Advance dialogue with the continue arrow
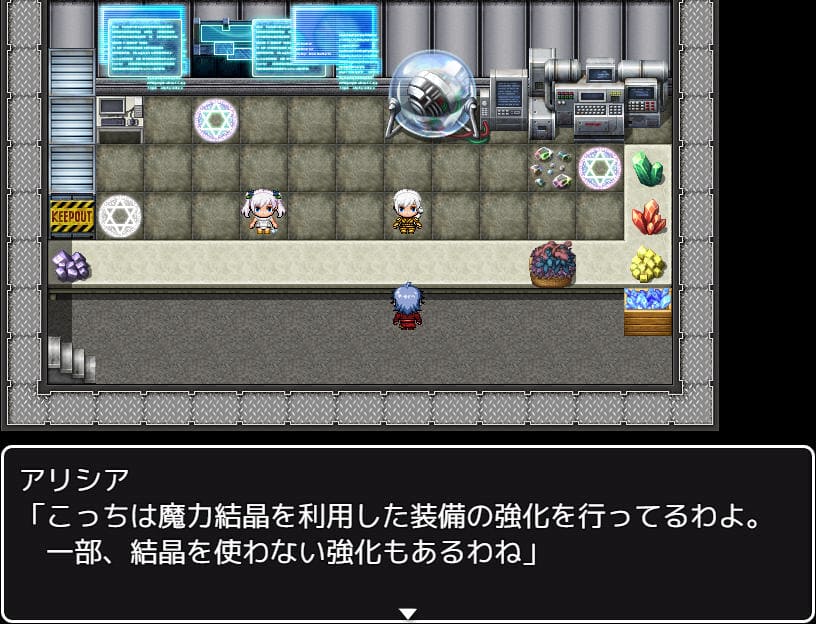Viewport: 816px width, 624px height. coord(408,613)
